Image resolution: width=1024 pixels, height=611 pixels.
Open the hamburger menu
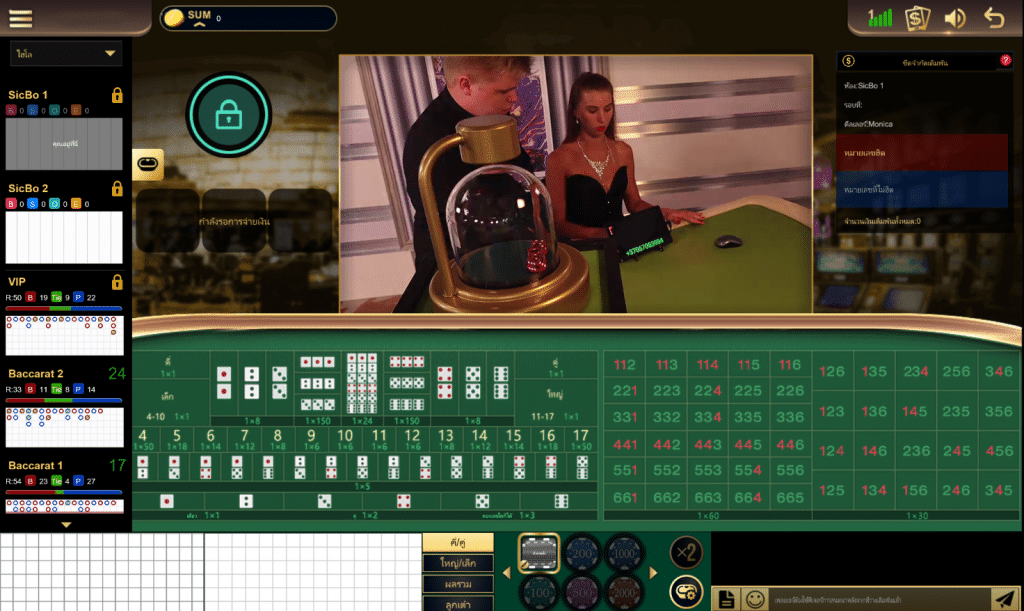21,18
